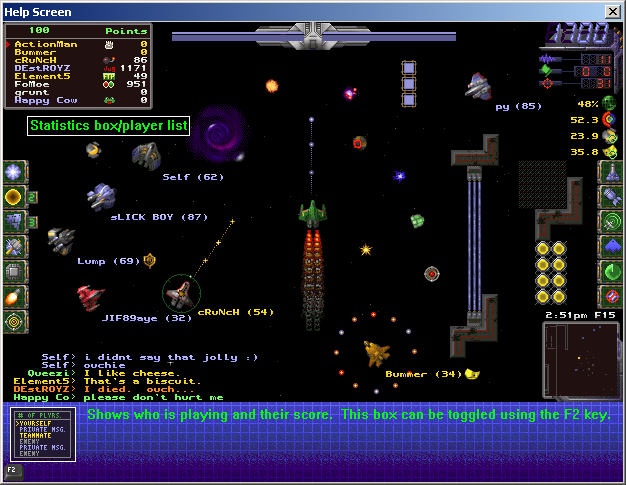The height and width of the screenshot is (485, 626).
Task: Click the message color legend box
Action: pyautogui.click(x=42, y=435)
